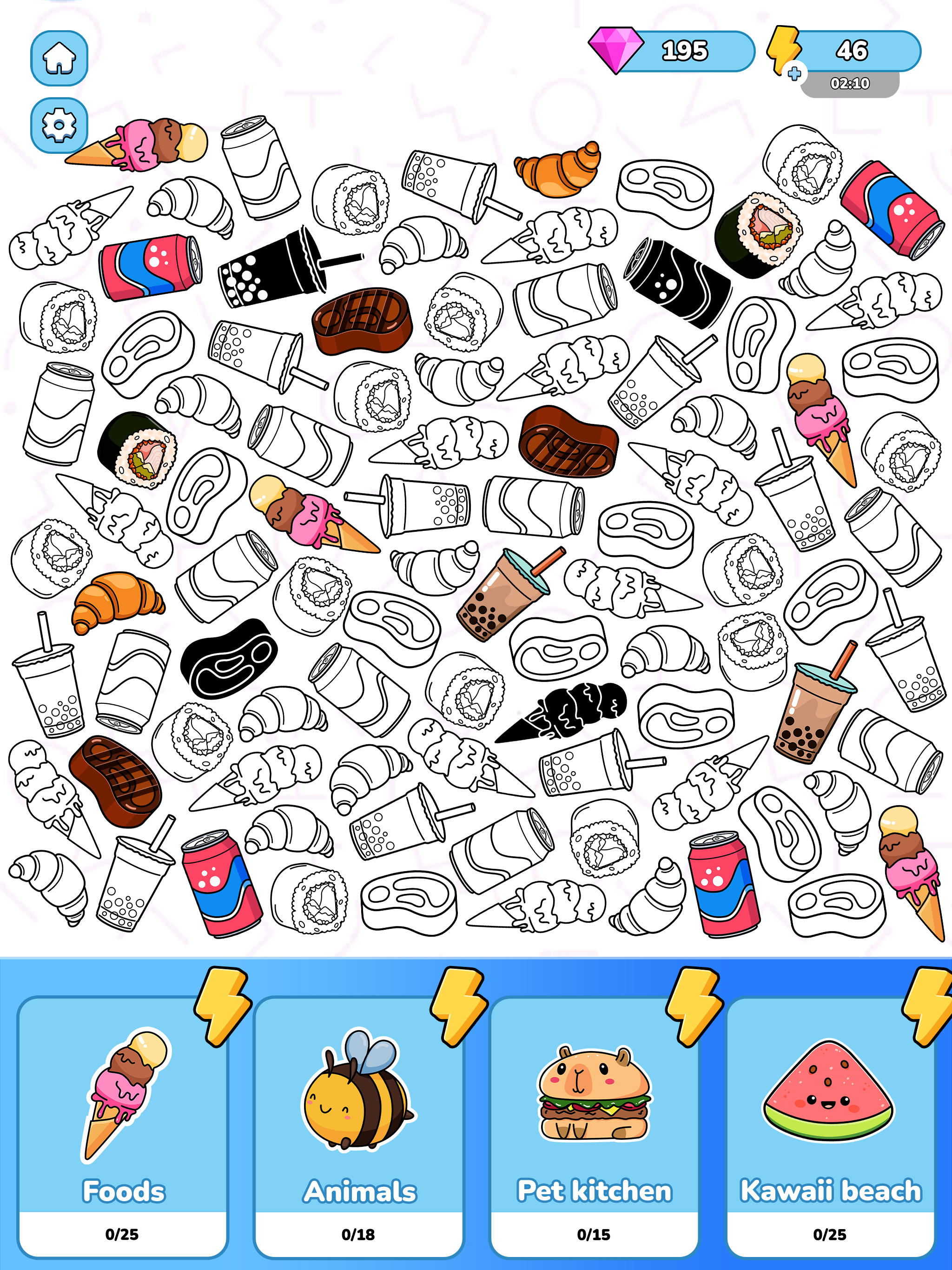The image size is (952, 1270).
Task: Tap the black boba cup near the top
Action: pyautogui.click(x=270, y=270)
